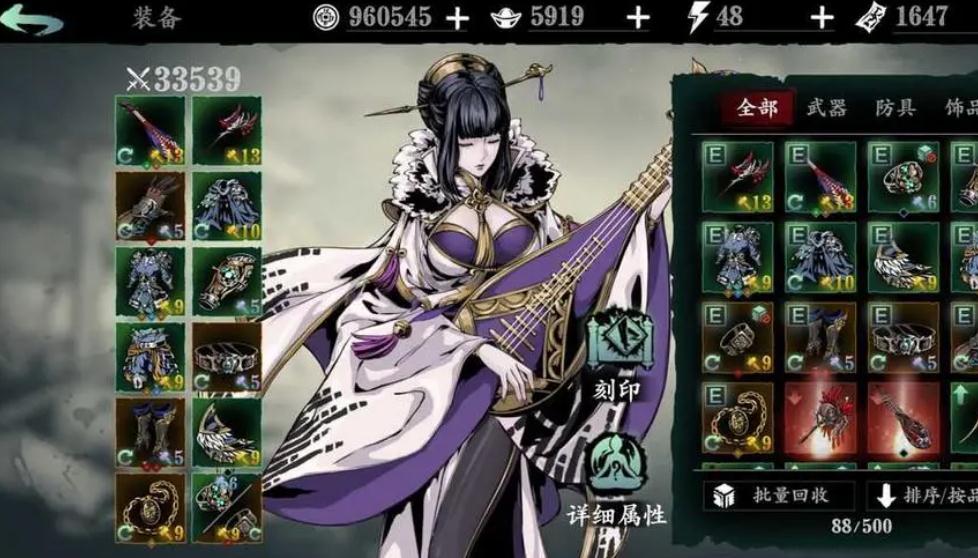Viewport: 978px width, 558px height.
Task: Select the equipped boots slot
Action: (x=150, y=431)
